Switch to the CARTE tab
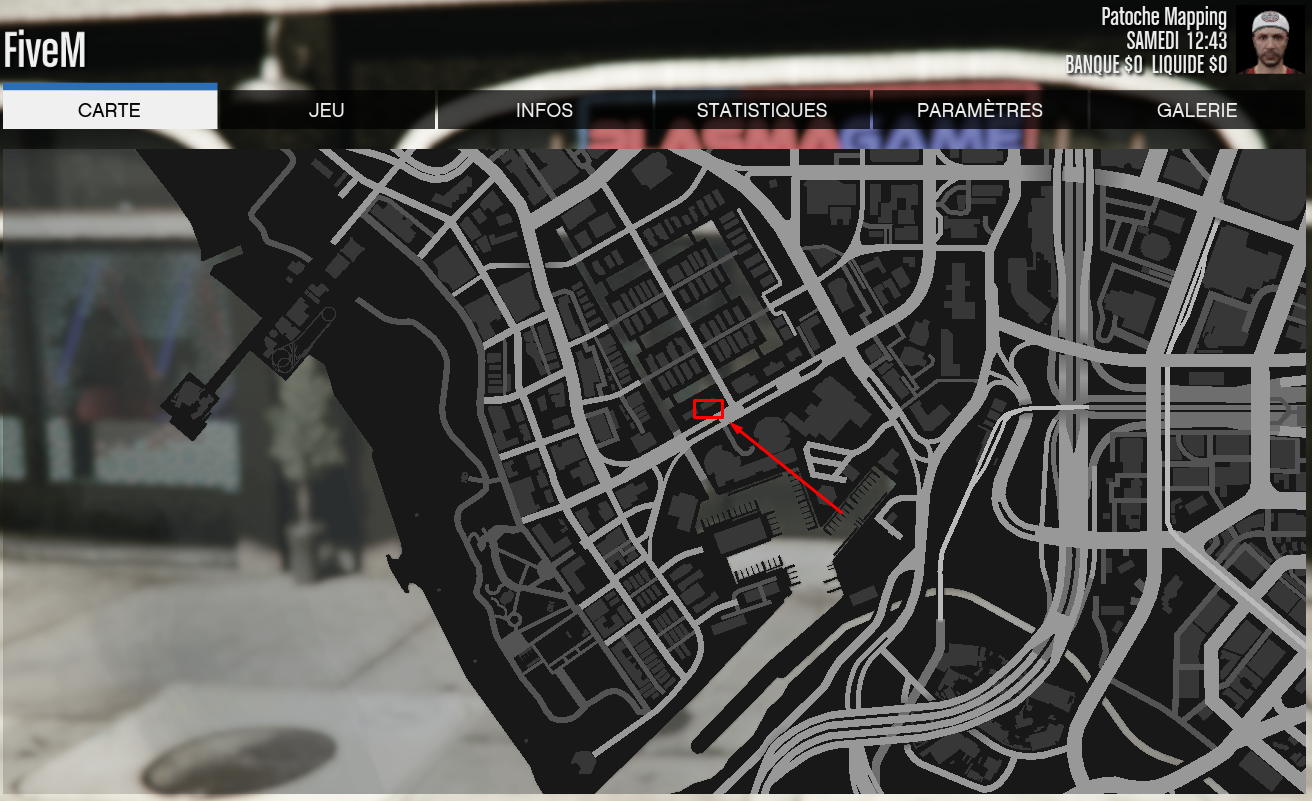The image size is (1312, 801). click(110, 110)
